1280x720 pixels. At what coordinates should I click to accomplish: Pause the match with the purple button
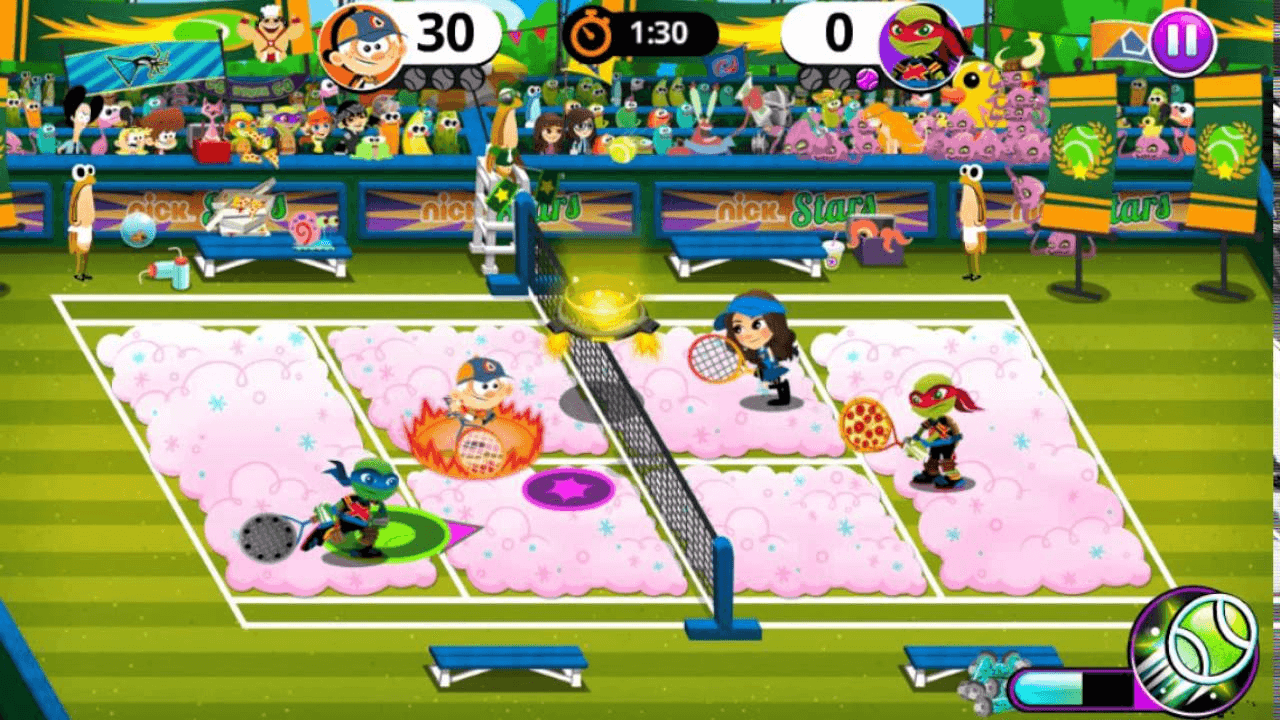[x=1182, y=42]
